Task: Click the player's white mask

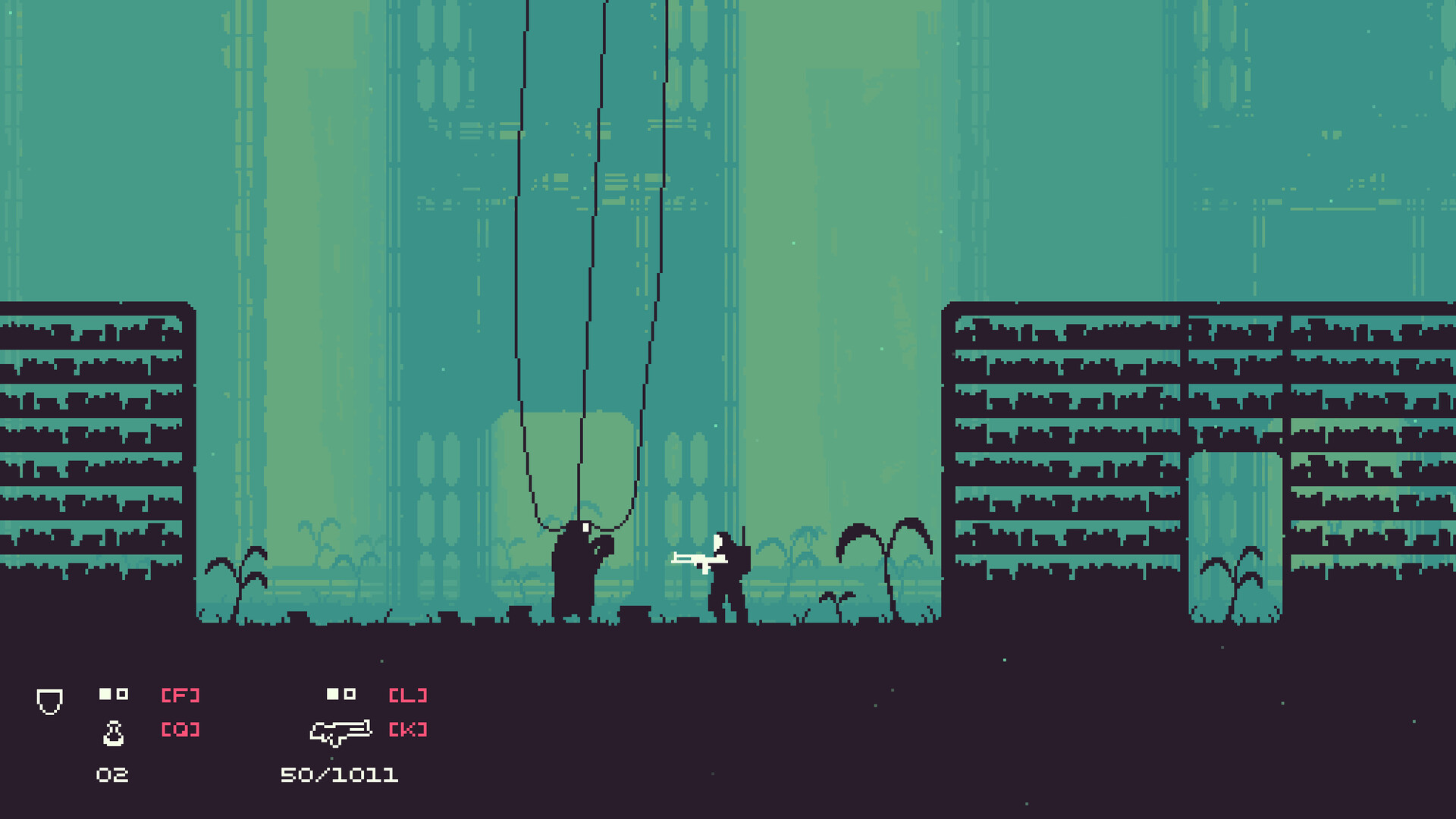Action: pyautogui.click(x=717, y=541)
